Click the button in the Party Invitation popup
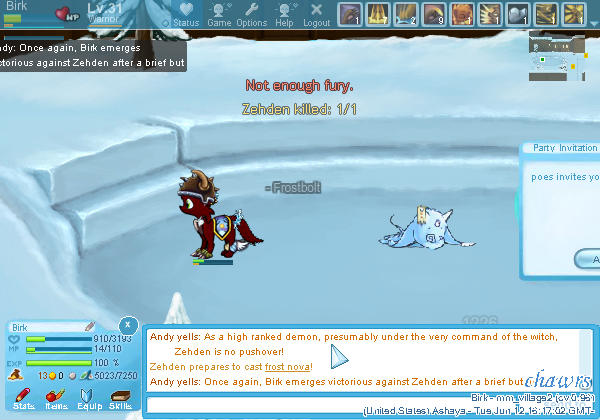The image size is (600, 420). pyautogui.click(x=588, y=260)
